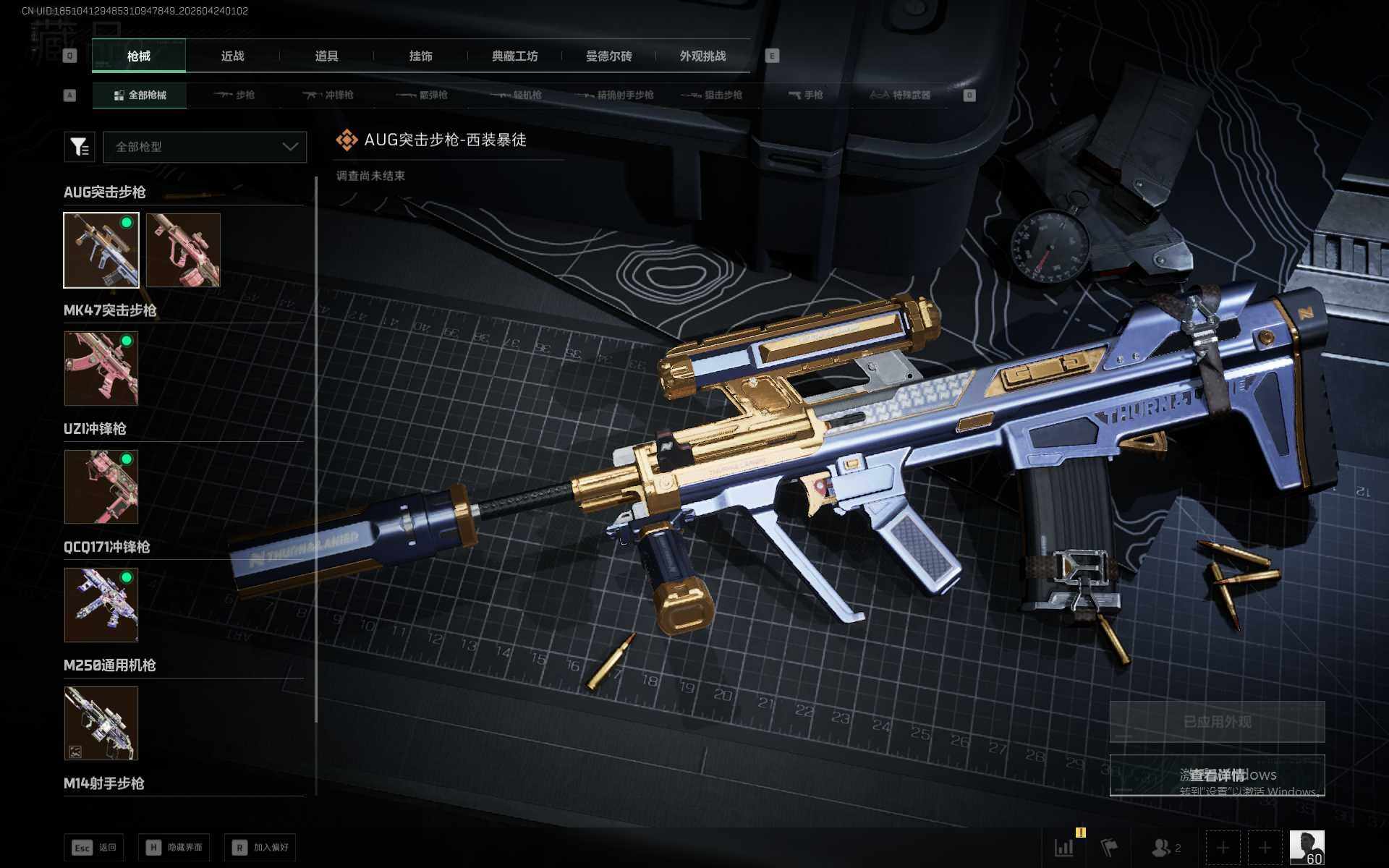Switch to the 曼德尔砖 tab

[x=608, y=56]
